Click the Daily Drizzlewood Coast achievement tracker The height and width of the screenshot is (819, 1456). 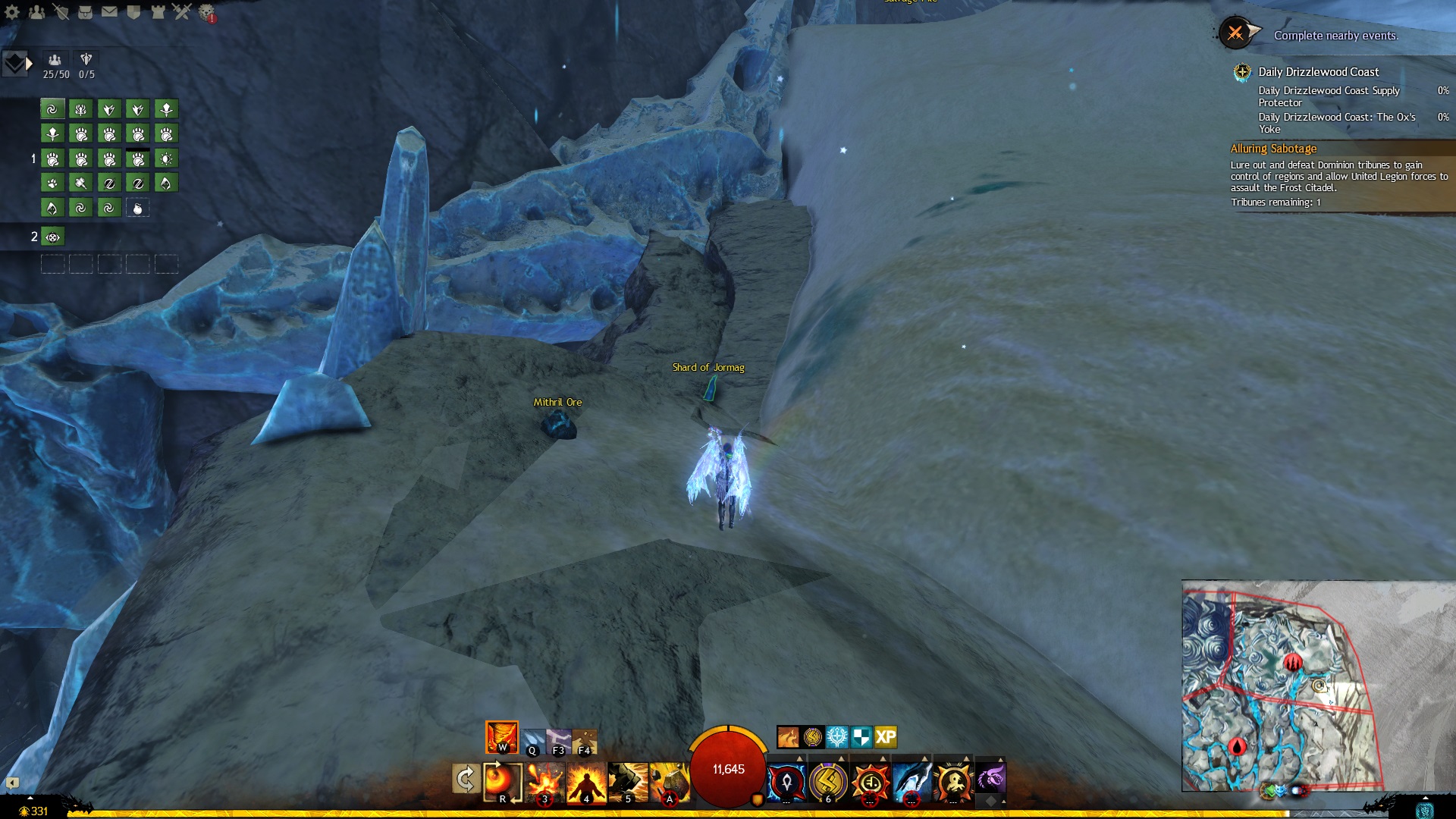pyautogui.click(x=1318, y=72)
